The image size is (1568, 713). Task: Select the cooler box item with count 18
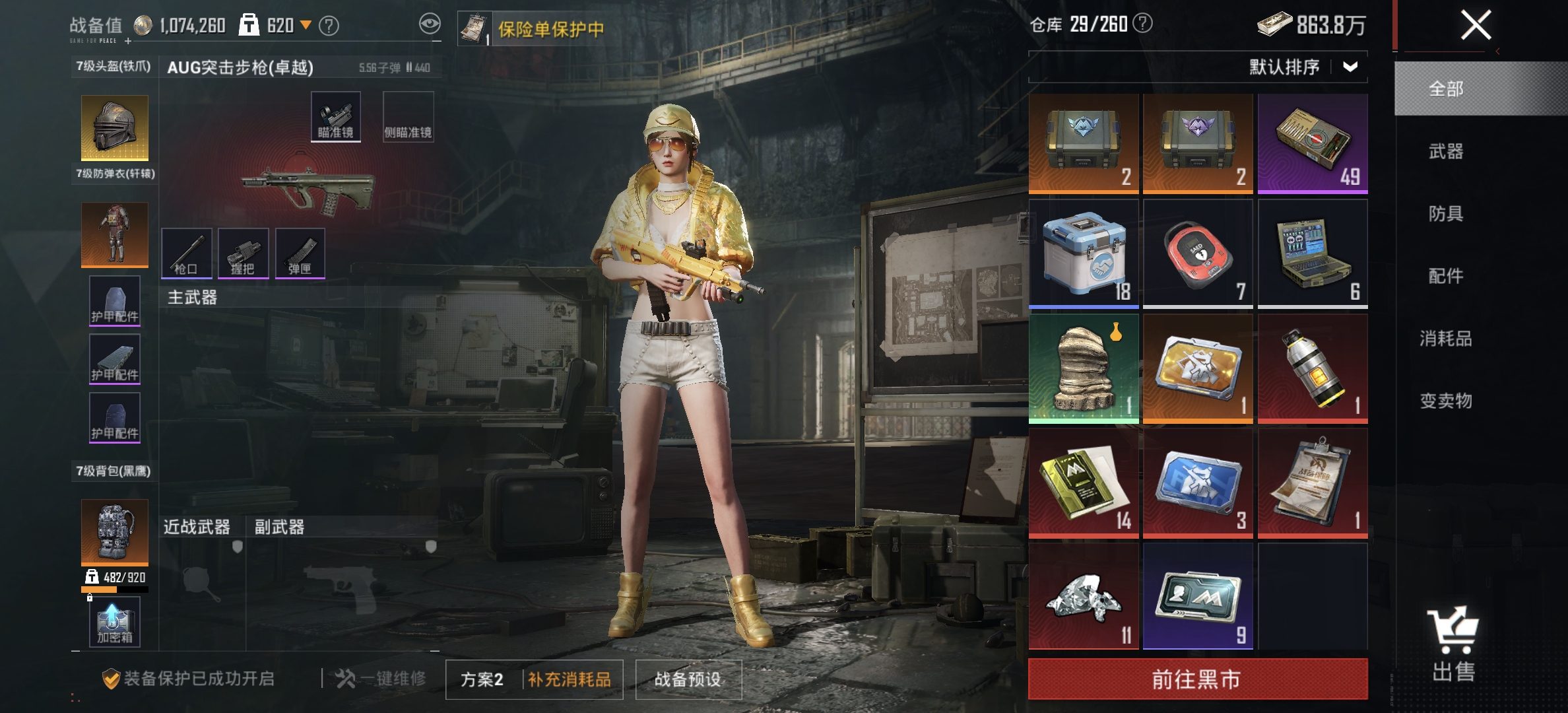click(1083, 251)
